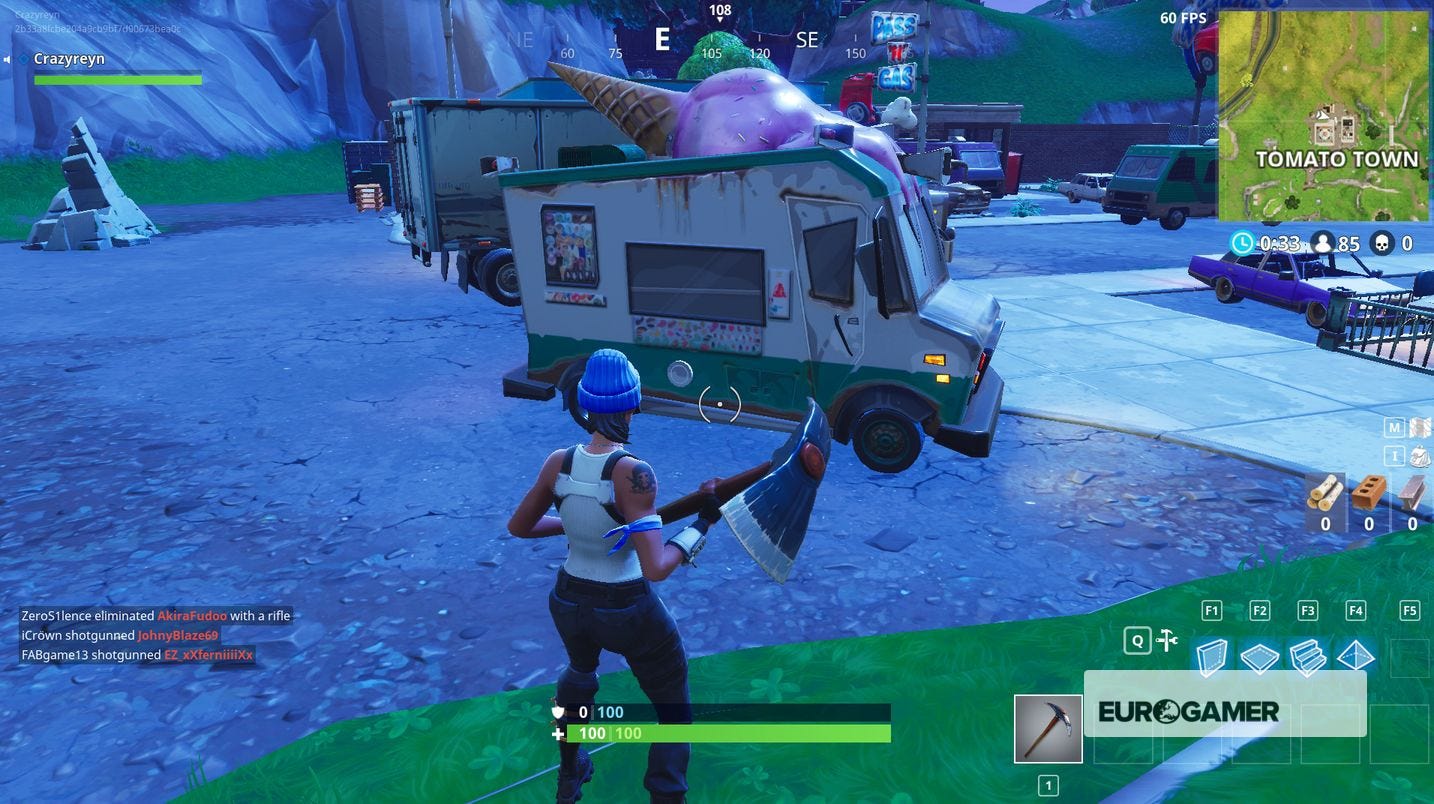Click the metal resource icon
Viewport: 1434px width, 804px height.
[x=1410, y=492]
